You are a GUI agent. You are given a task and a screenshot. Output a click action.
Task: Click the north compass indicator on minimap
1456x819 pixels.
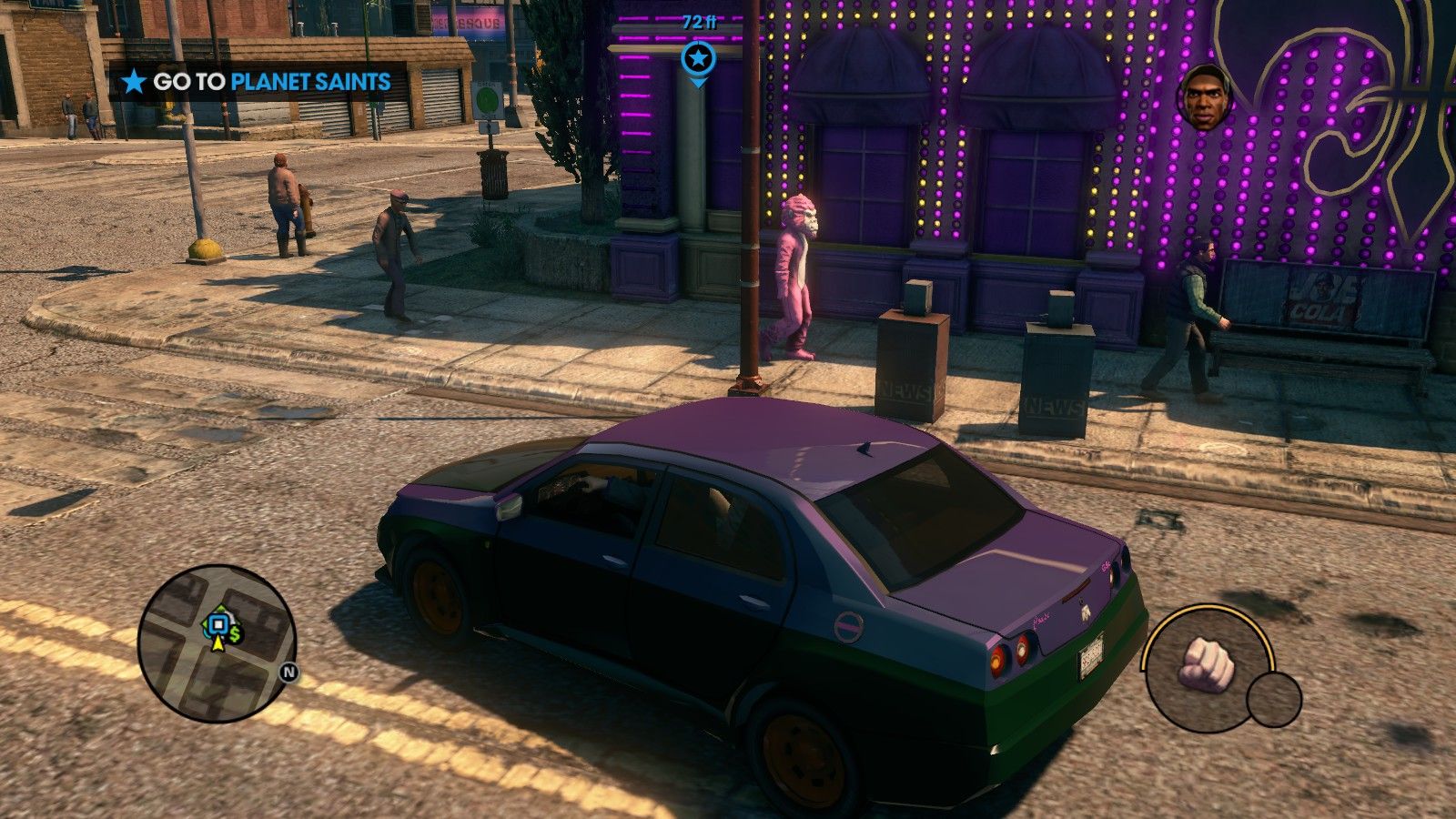click(x=288, y=673)
